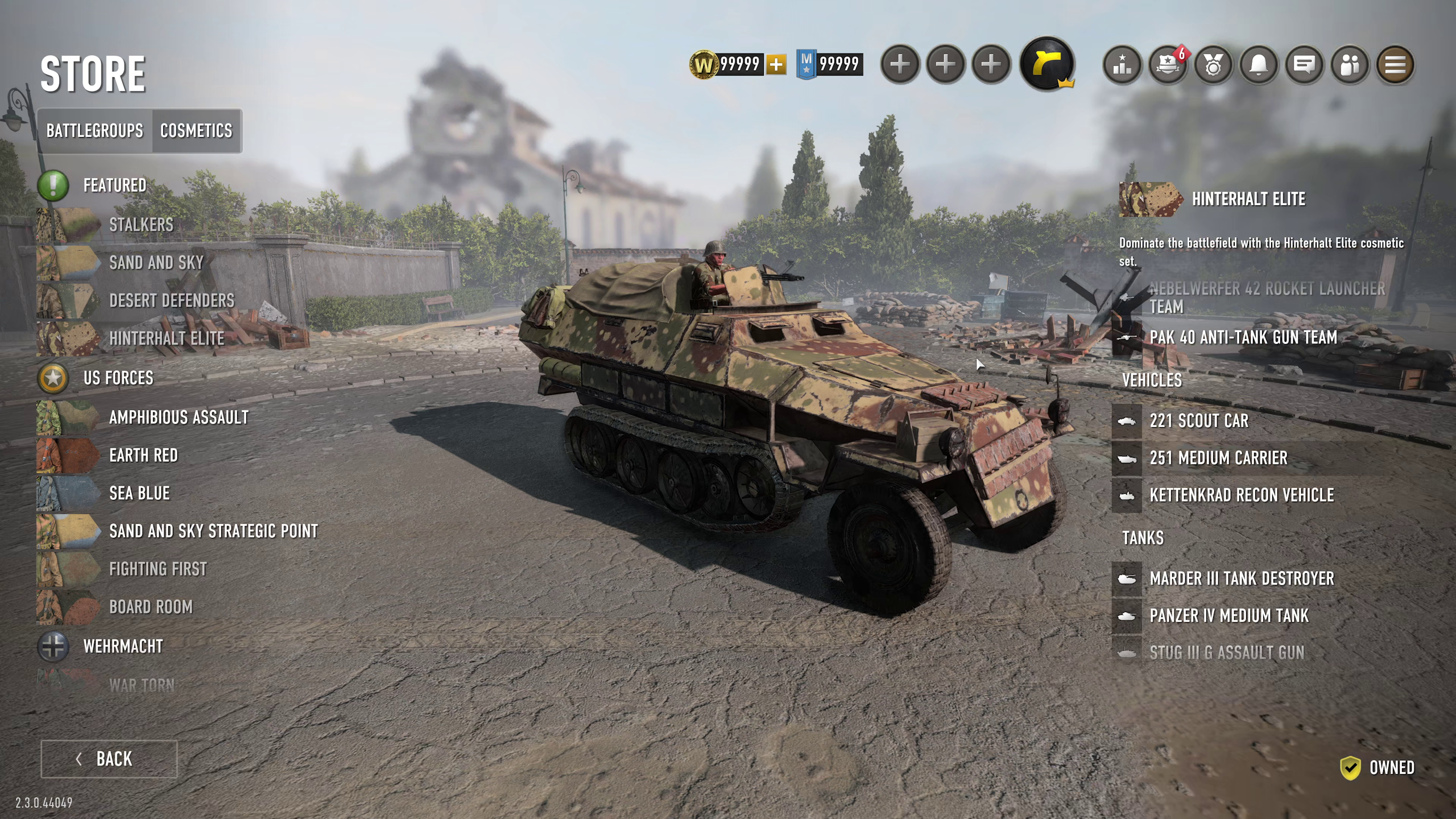The width and height of the screenshot is (1456, 819).
Task: Open the chat messages icon
Action: point(1304,65)
